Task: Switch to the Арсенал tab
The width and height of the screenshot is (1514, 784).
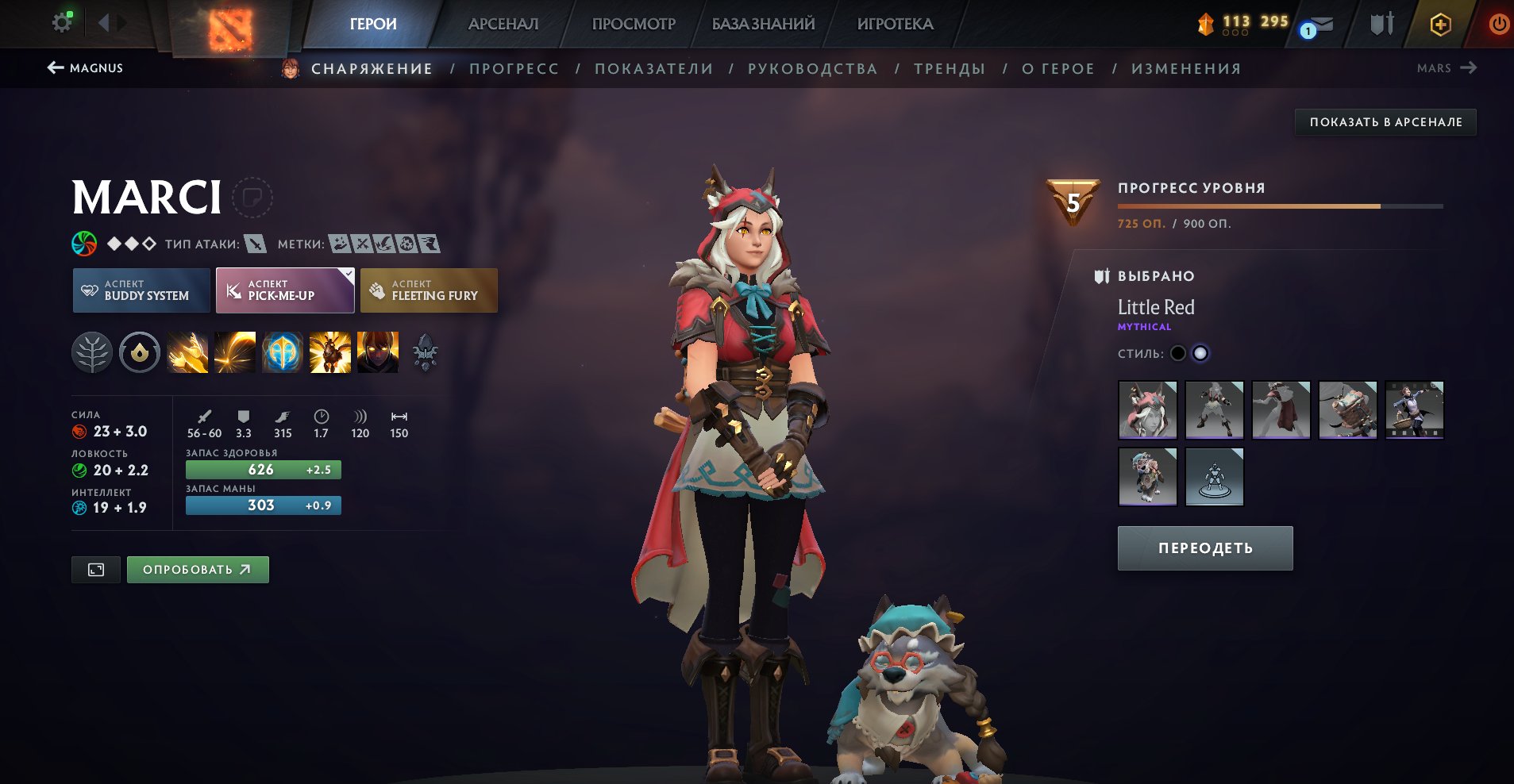Action: click(503, 24)
